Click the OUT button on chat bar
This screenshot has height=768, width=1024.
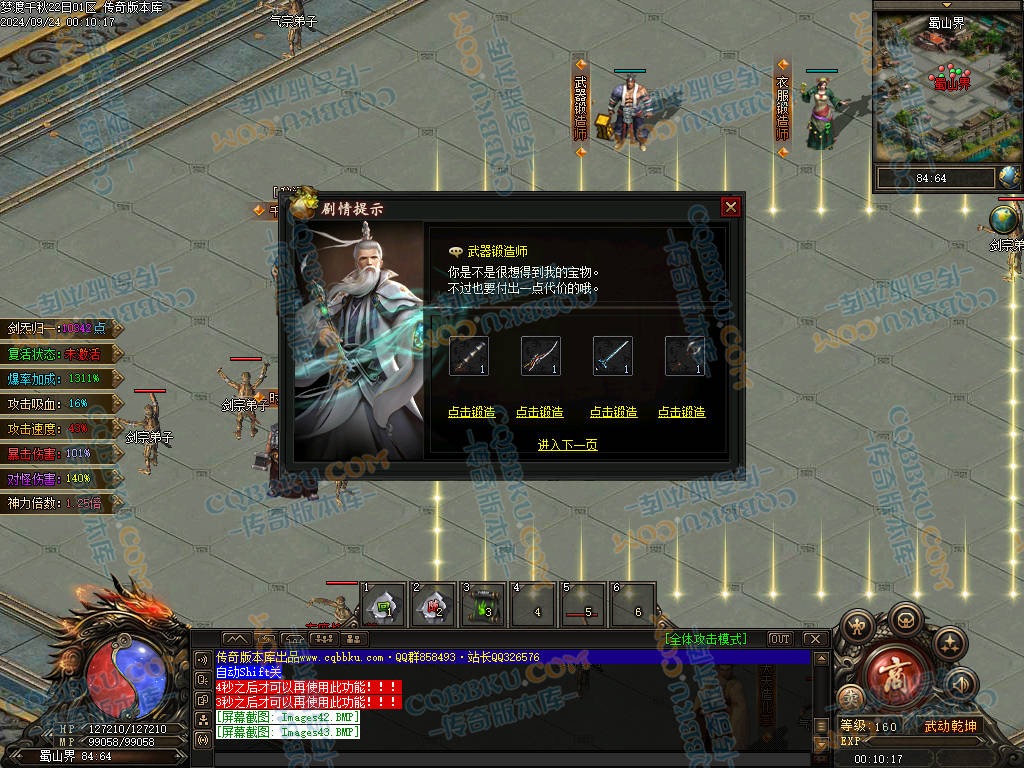pyautogui.click(x=780, y=639)
